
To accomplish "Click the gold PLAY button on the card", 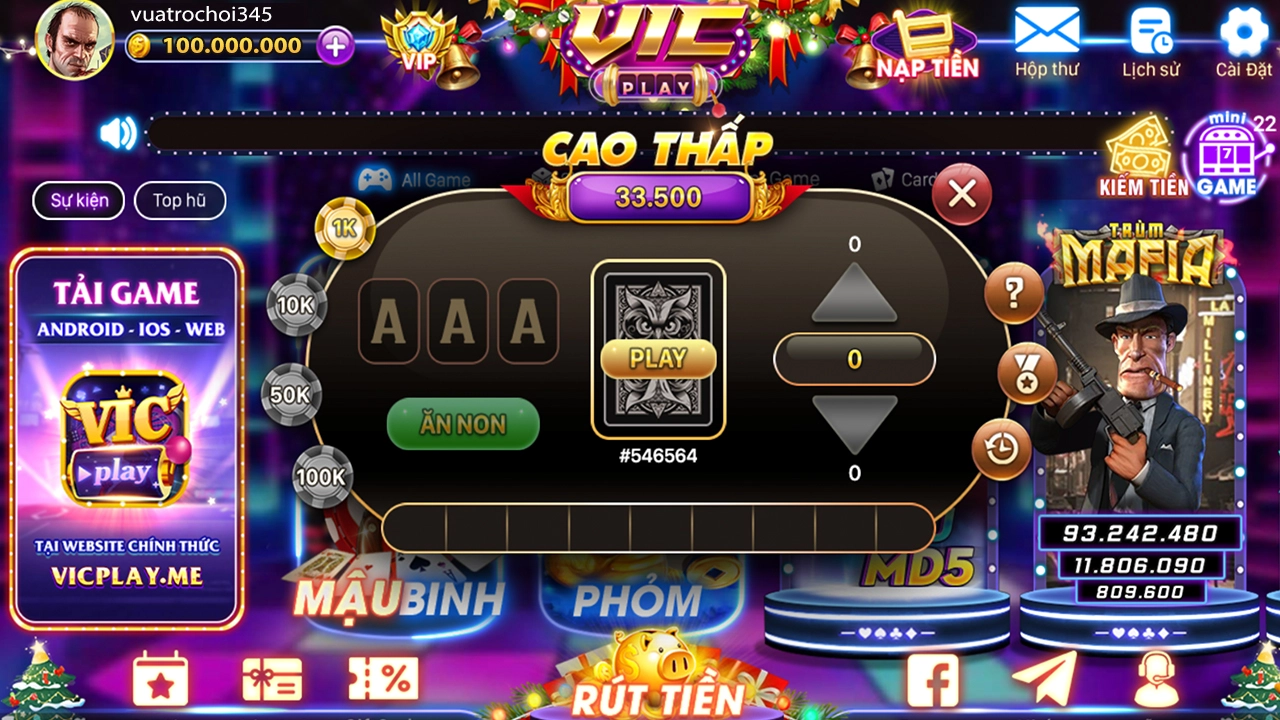I will click(658, 358).
